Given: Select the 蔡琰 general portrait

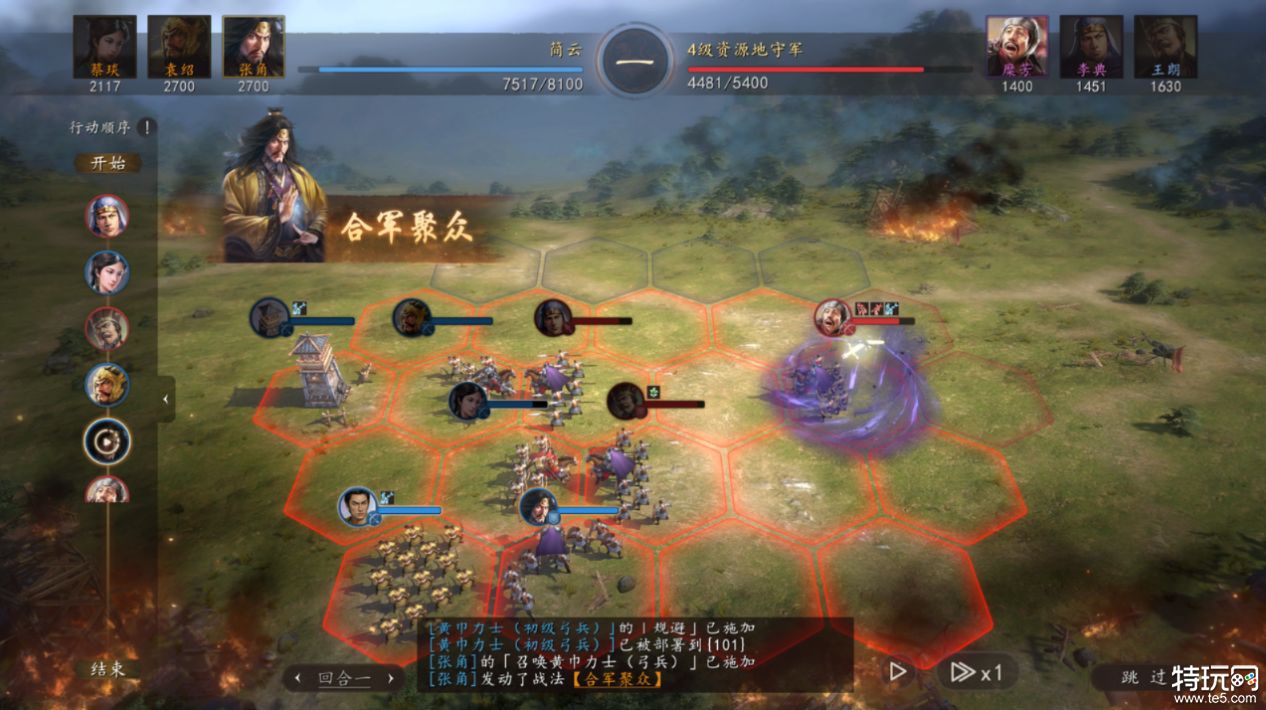Looking at the screenshot, I should pos(104,46).
